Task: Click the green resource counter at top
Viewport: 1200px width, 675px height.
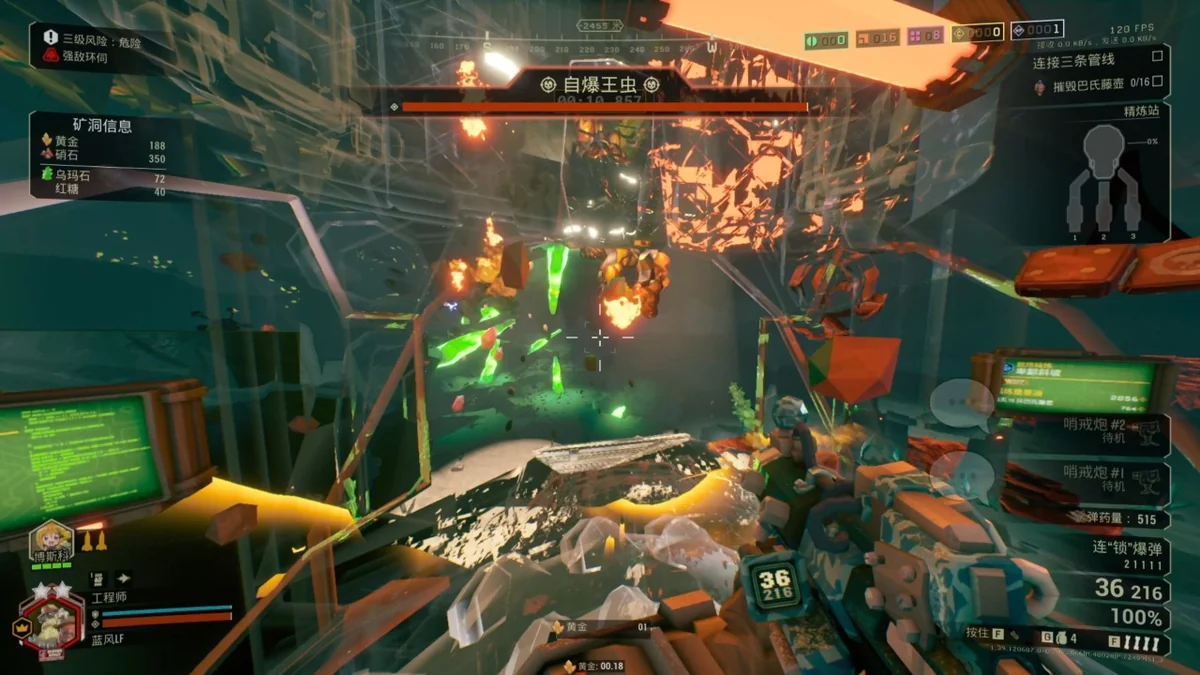Action: pos(827,40)
